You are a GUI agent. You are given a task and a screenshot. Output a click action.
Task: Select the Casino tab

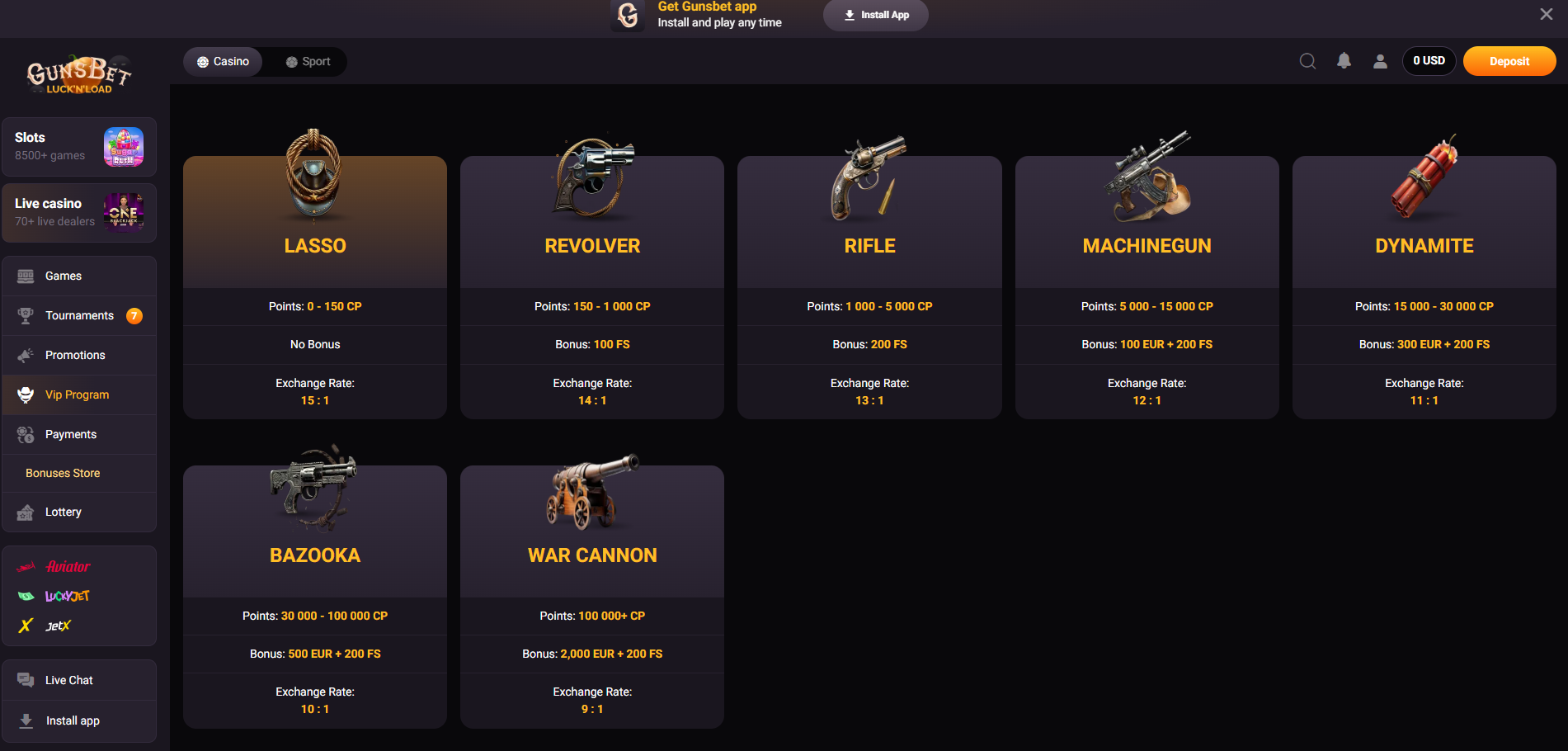point(223,62)
